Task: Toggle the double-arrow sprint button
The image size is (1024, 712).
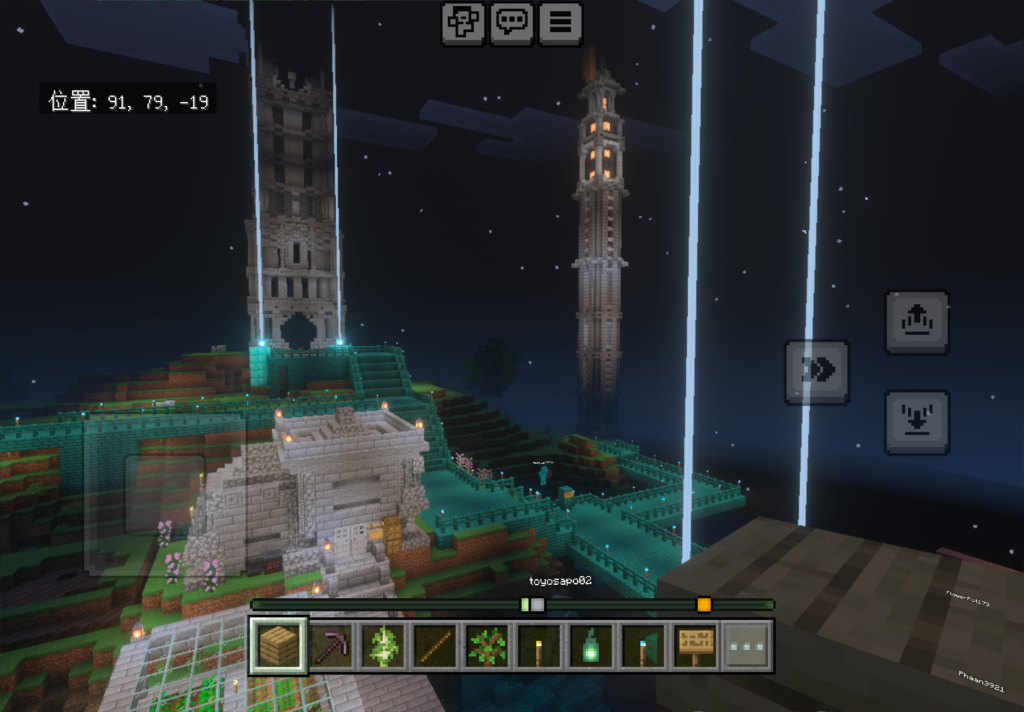Action: (817, 372)
